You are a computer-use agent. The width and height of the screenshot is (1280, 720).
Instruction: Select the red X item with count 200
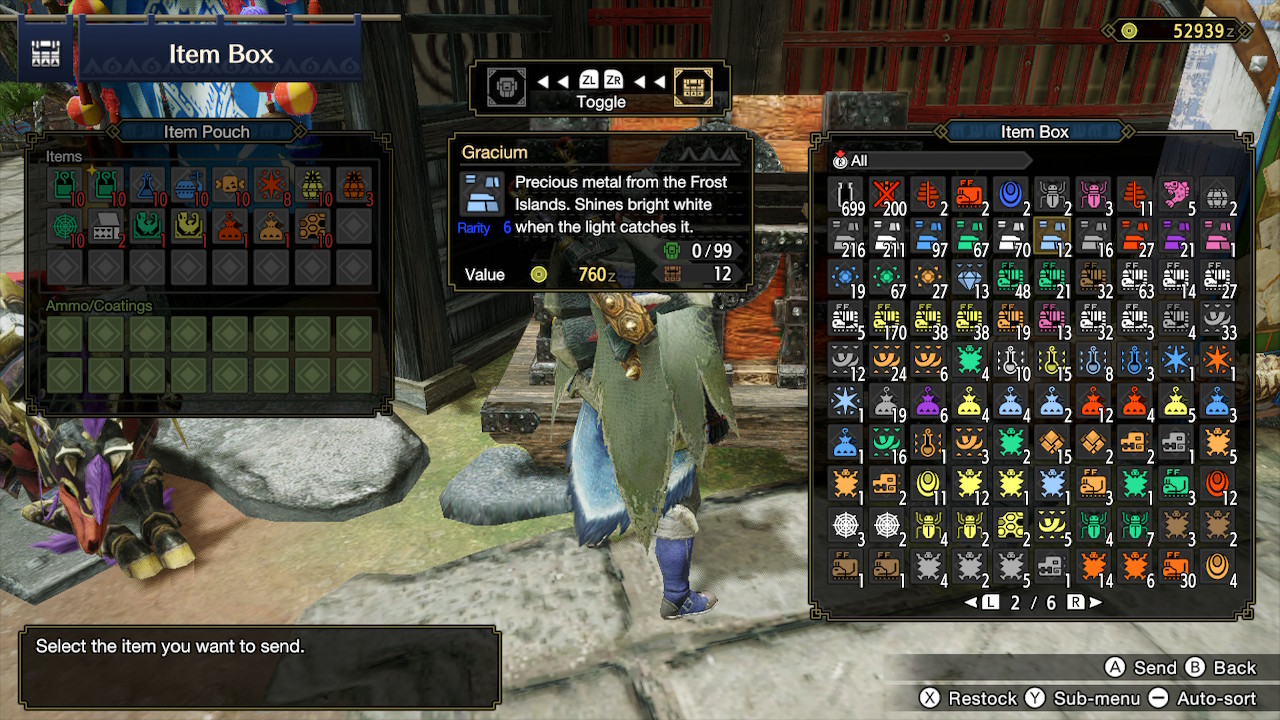[887, 194]
